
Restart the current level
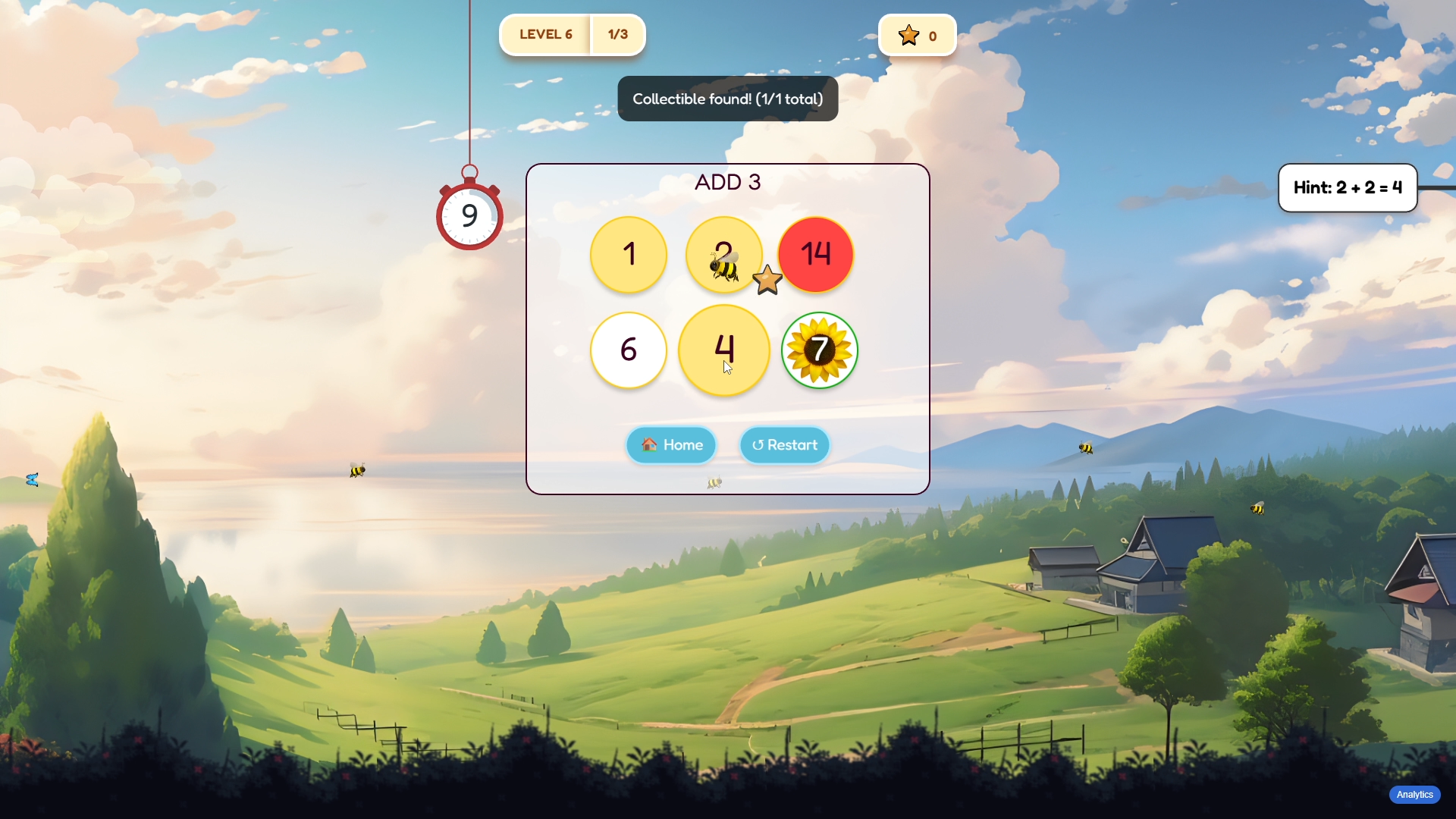[x=785, y=445]
